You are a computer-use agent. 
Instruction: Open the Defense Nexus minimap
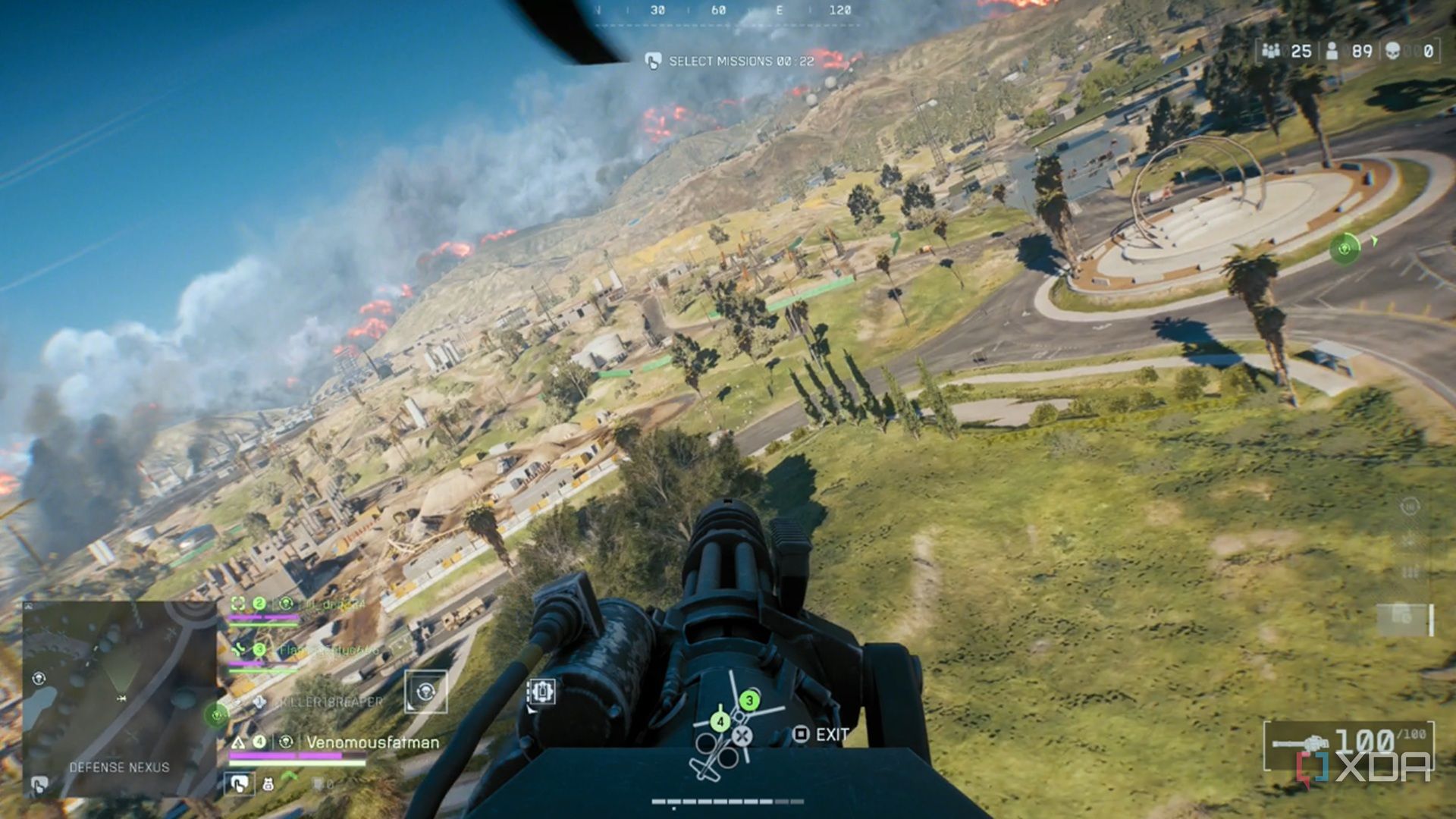(119, 698)
